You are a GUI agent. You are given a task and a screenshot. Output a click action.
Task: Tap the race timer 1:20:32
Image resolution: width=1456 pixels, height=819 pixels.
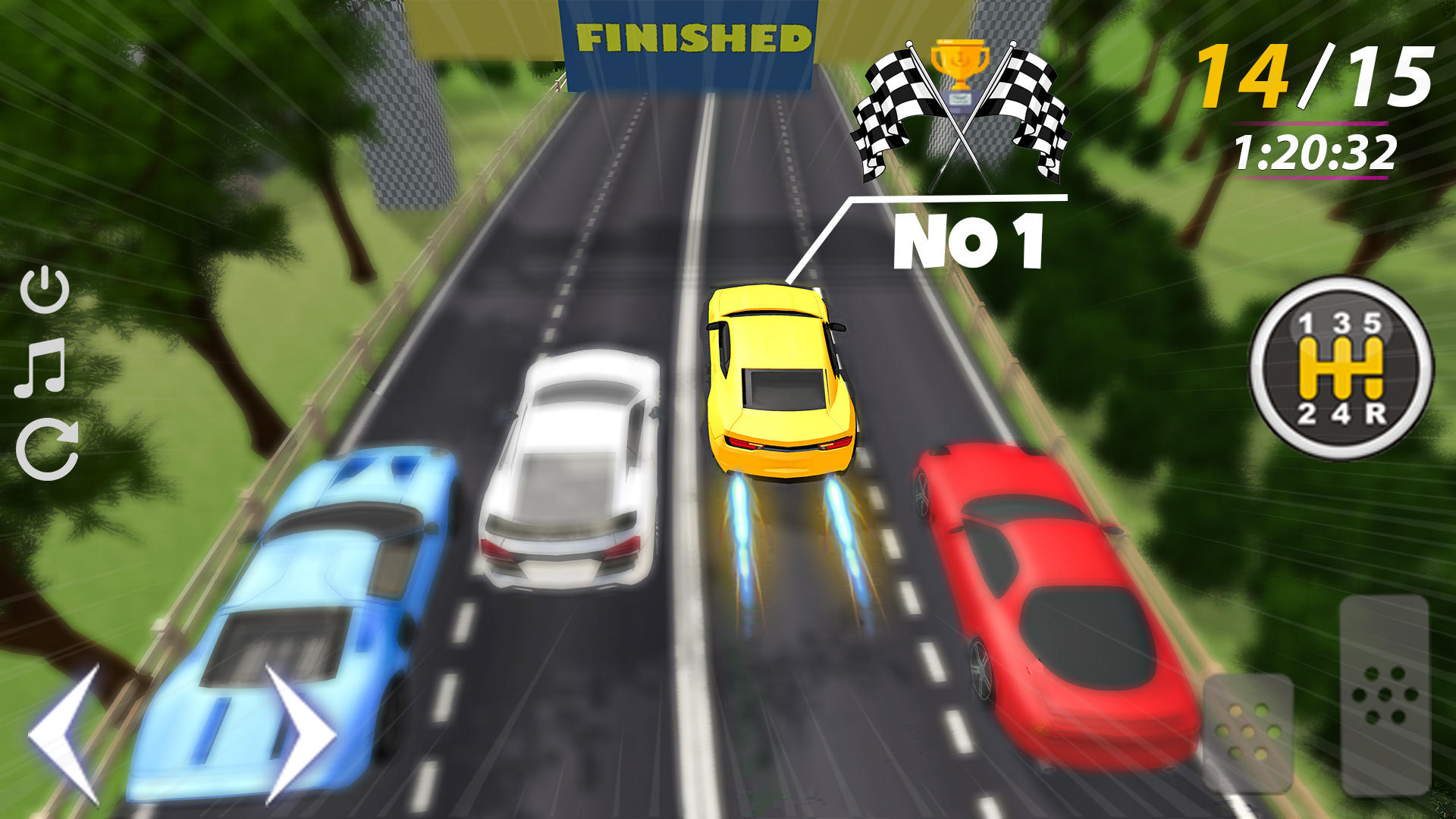pyautogui.click(x=1316, y=152)
